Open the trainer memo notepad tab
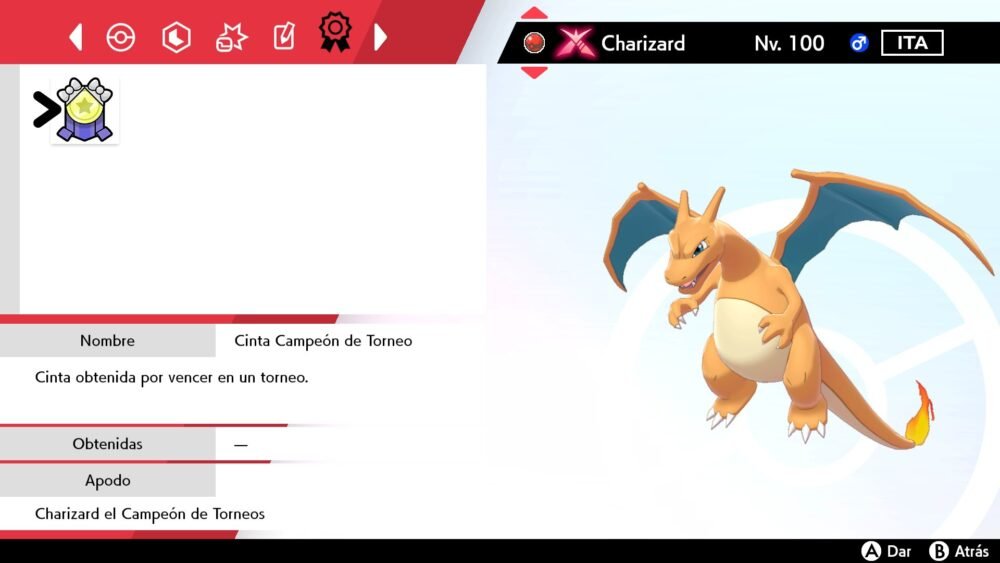 click(x=284, y=38)
